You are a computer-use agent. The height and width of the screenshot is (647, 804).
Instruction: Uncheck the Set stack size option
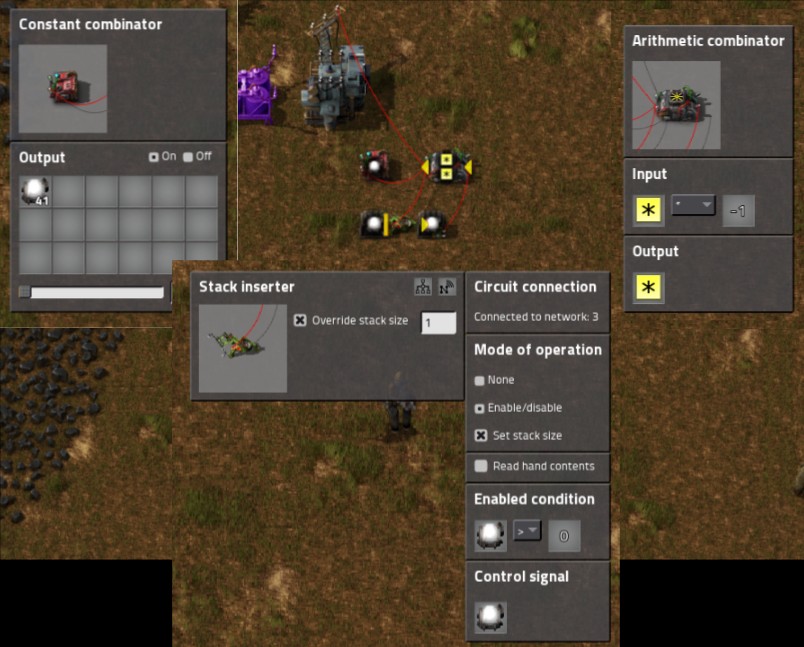tap(480, 436)
